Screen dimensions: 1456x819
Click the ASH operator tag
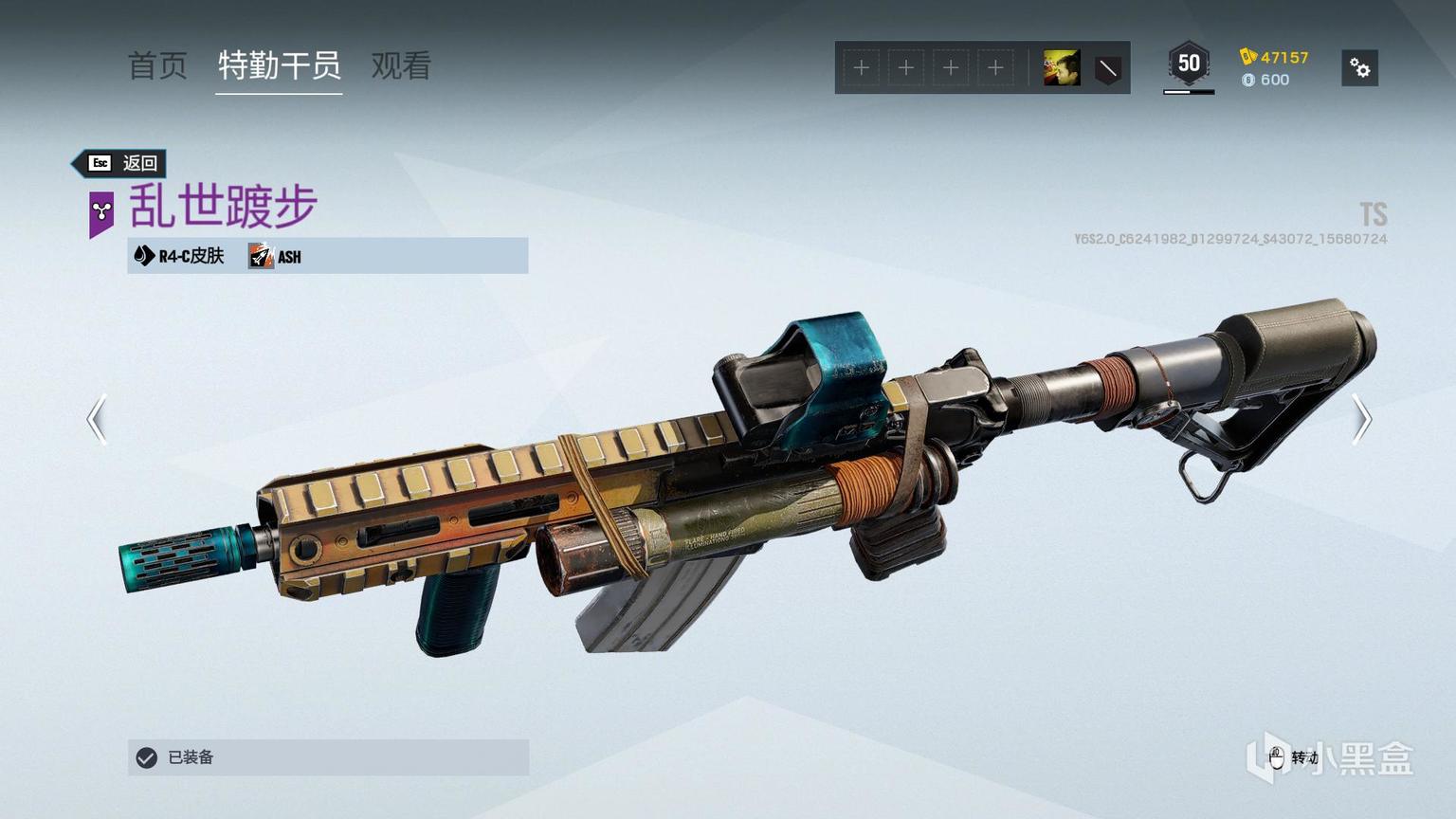(276, 256)
